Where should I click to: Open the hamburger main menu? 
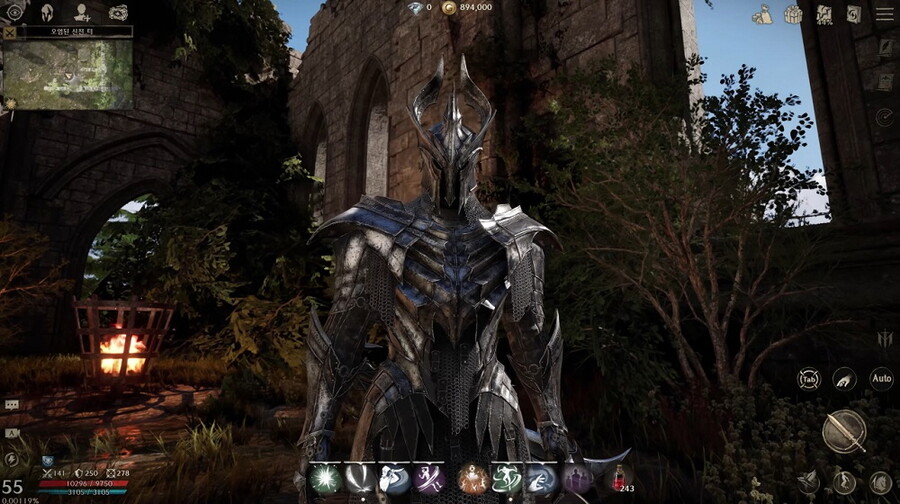click(883, 13)
